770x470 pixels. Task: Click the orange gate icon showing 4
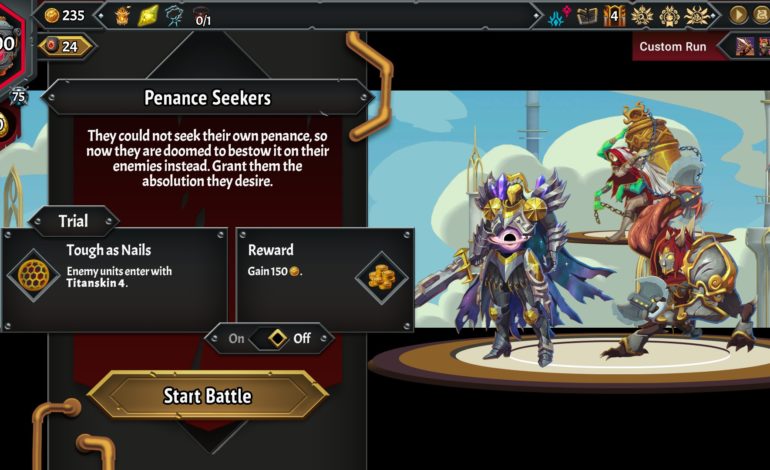click(x=613, y=15)
